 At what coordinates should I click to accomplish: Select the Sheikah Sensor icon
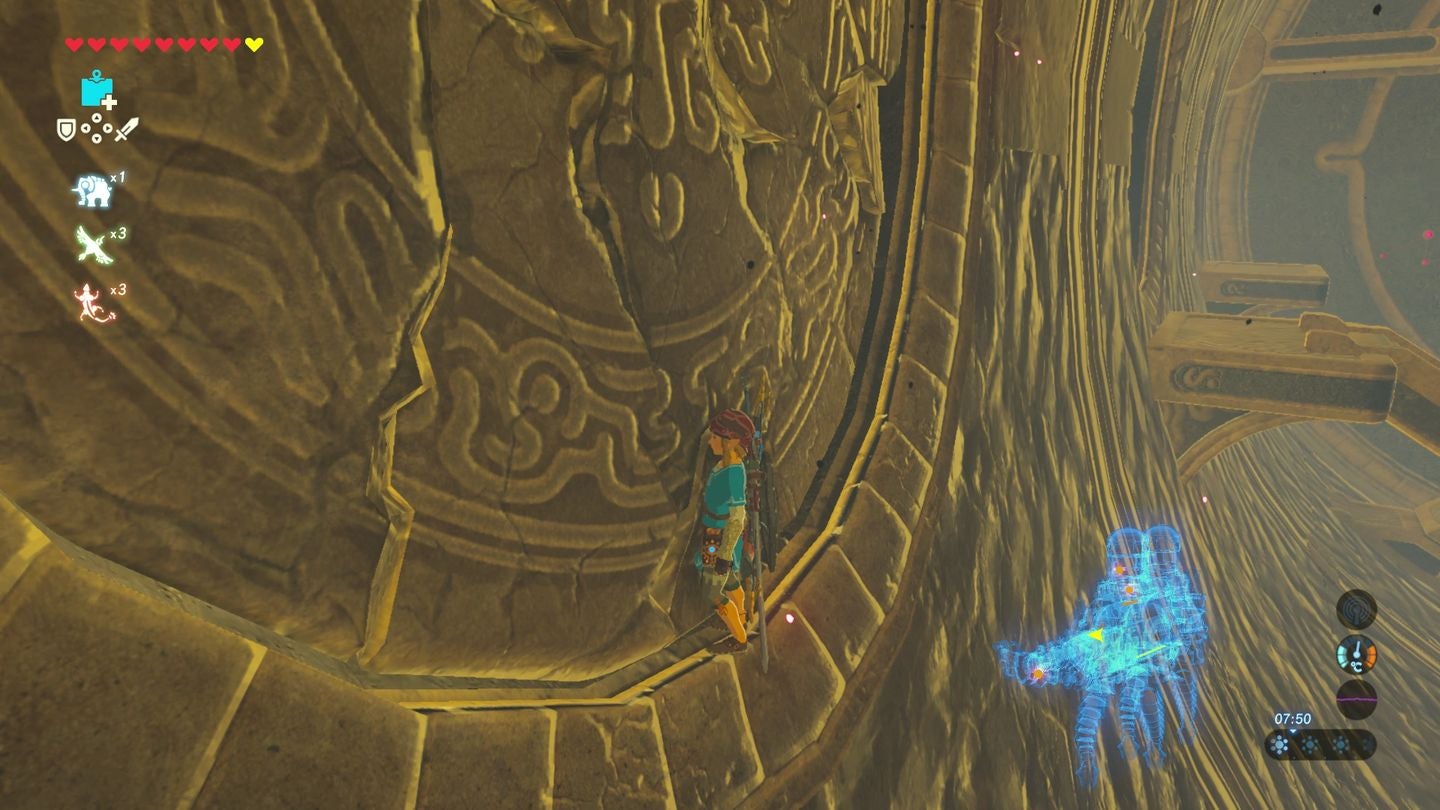[x=1356, y=610]
